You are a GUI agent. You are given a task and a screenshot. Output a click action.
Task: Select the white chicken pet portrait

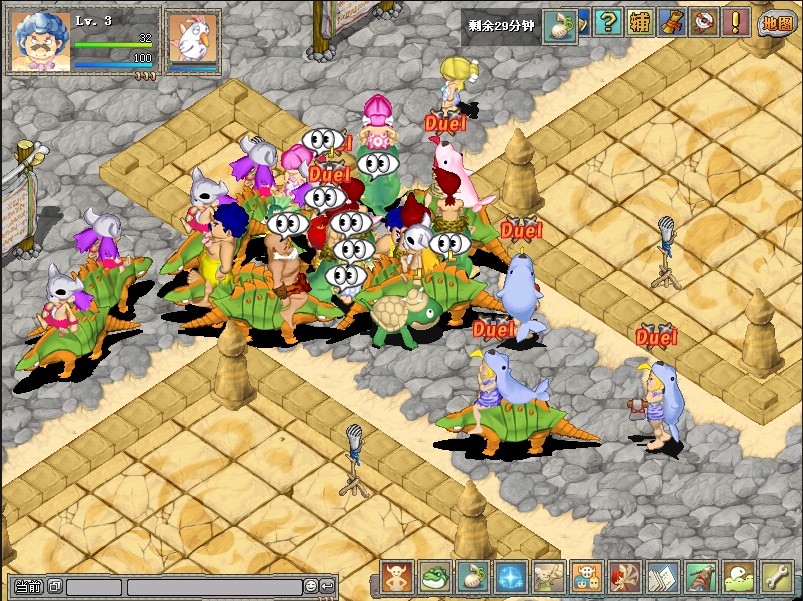point(192,39)
